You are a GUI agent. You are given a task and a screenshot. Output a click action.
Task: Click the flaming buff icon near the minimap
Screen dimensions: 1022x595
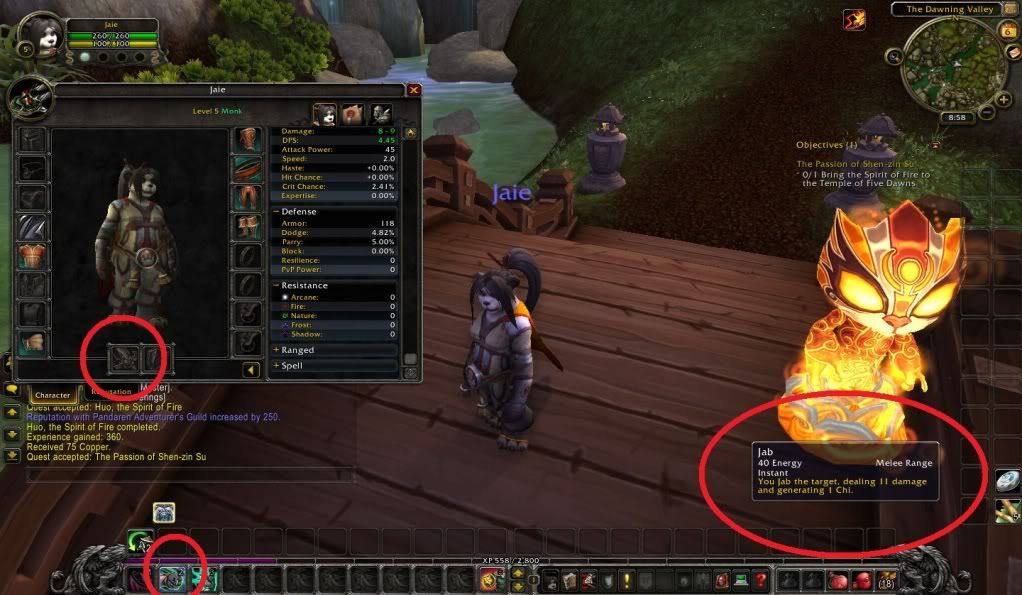pos(853,20)
